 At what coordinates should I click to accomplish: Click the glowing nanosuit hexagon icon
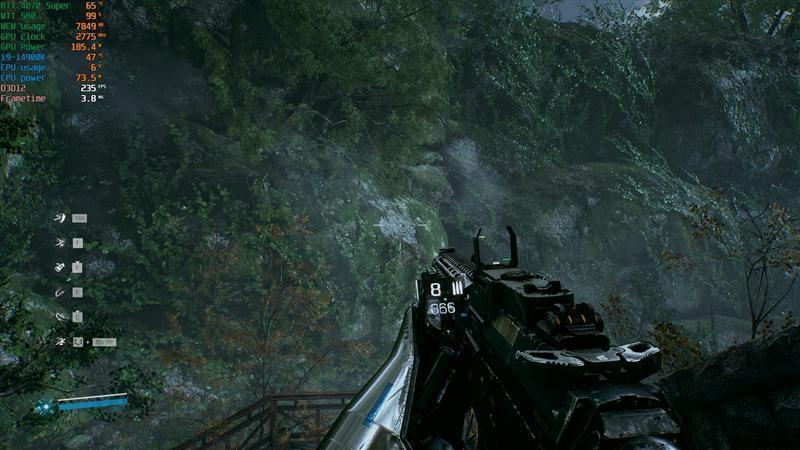click(x=45, y=406)
